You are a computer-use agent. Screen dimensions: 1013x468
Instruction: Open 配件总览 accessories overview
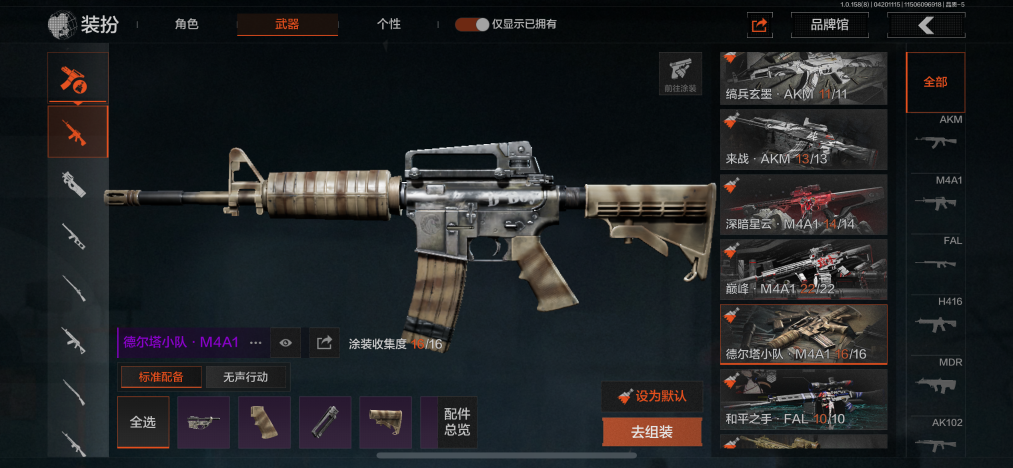[457, 422]
